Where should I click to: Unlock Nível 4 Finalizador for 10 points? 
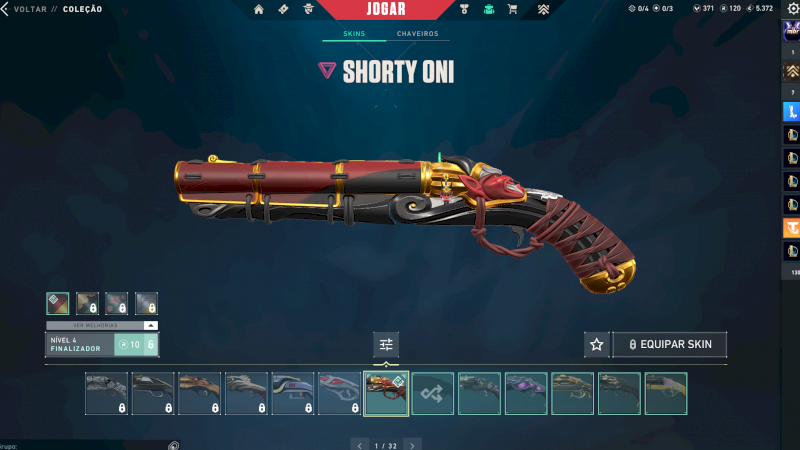pos(136,344)
